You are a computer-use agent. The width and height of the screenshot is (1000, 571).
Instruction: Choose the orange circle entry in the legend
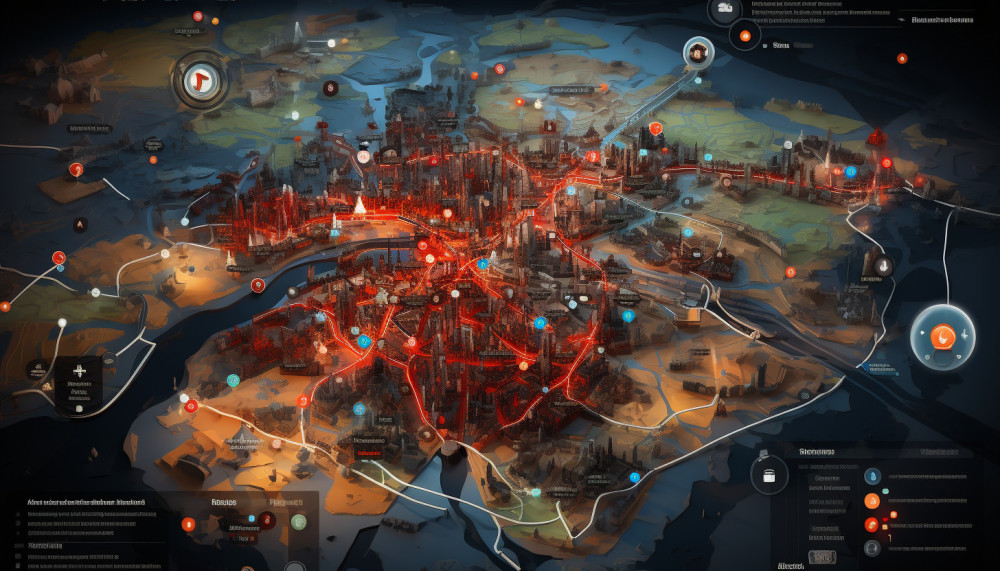click(x=871, y=500)
